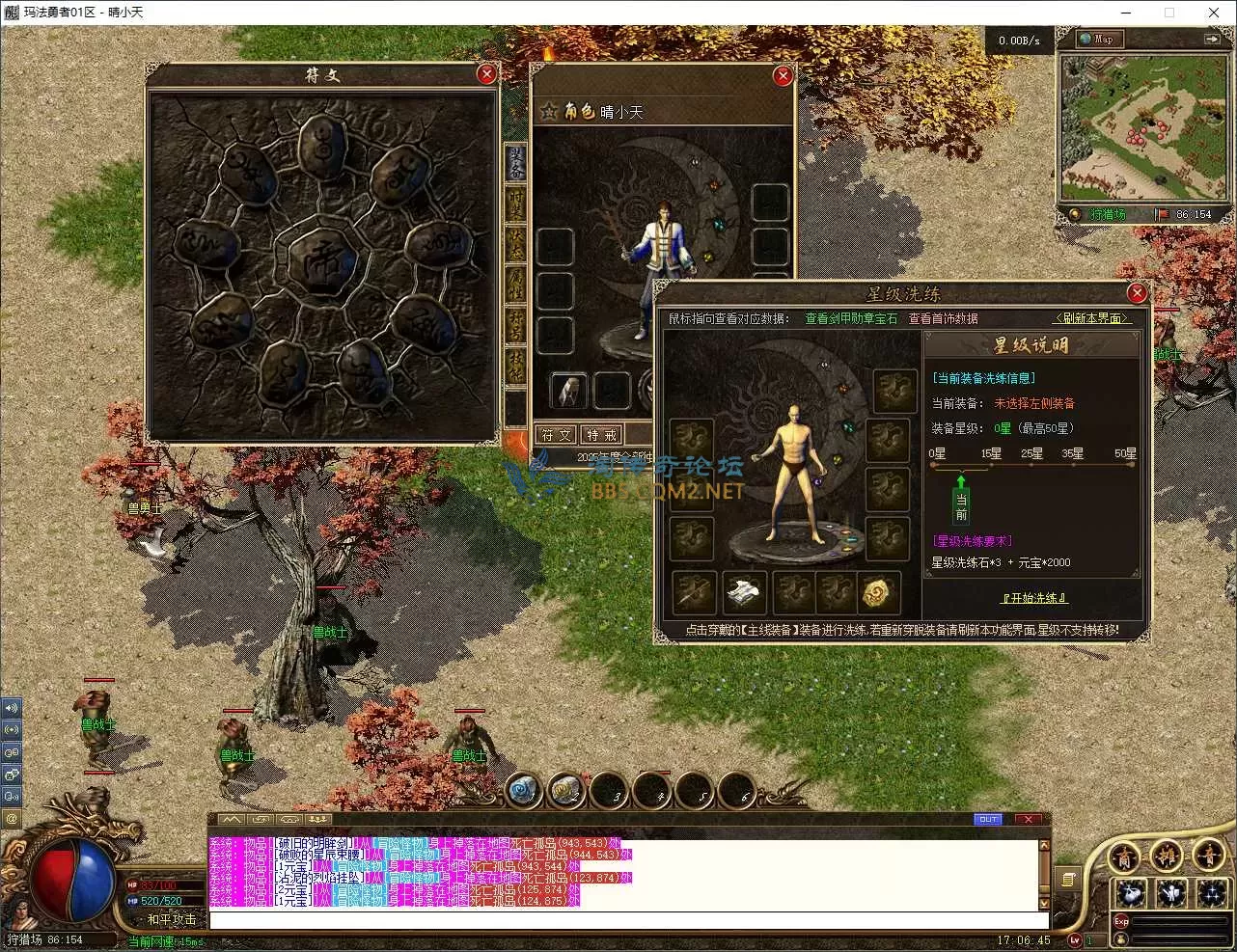View 查看剑甲勋章宝石 data link

(x=851, y=318)
